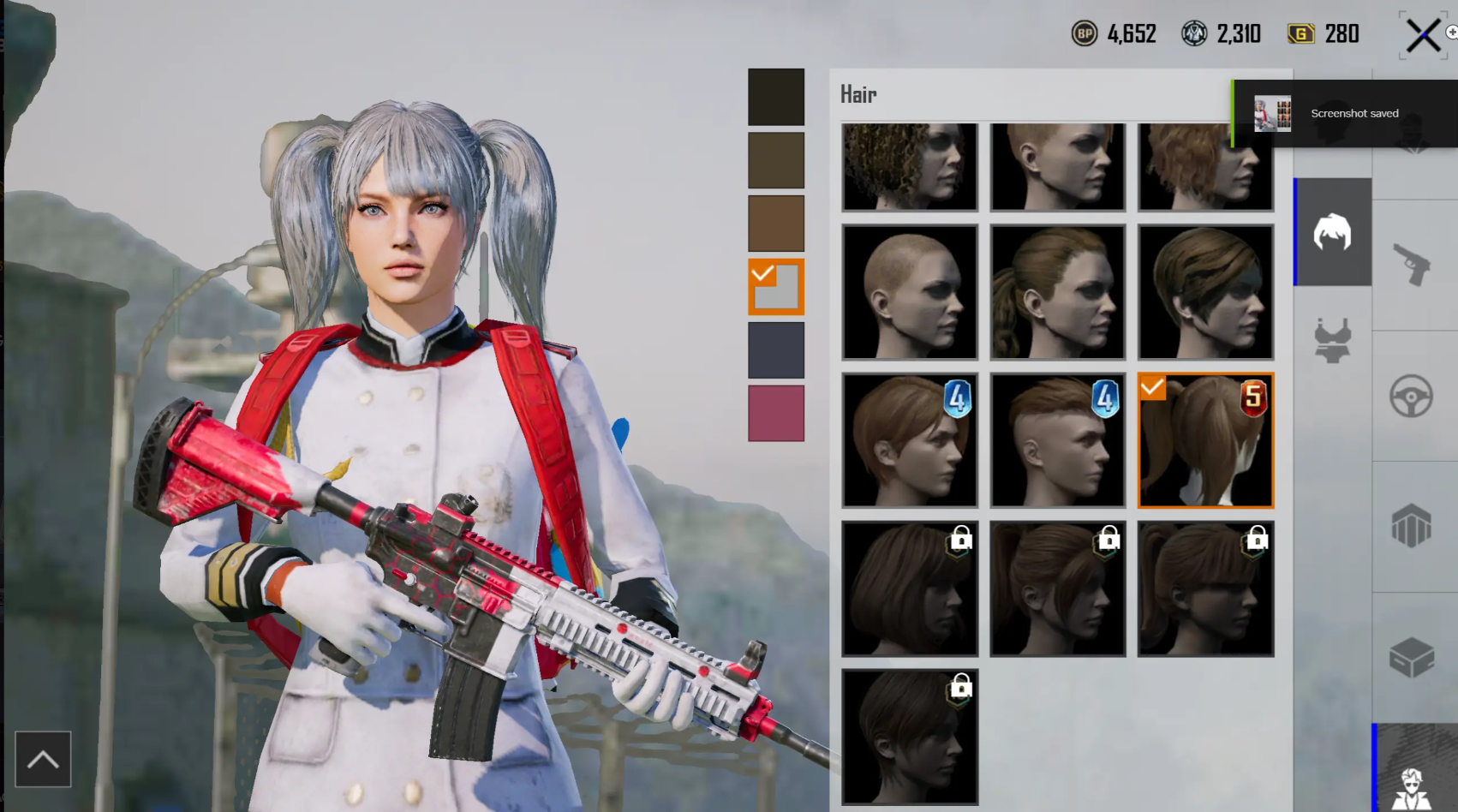
Task: Select the checked gray hair color swatch
Action: coord(775,287)
